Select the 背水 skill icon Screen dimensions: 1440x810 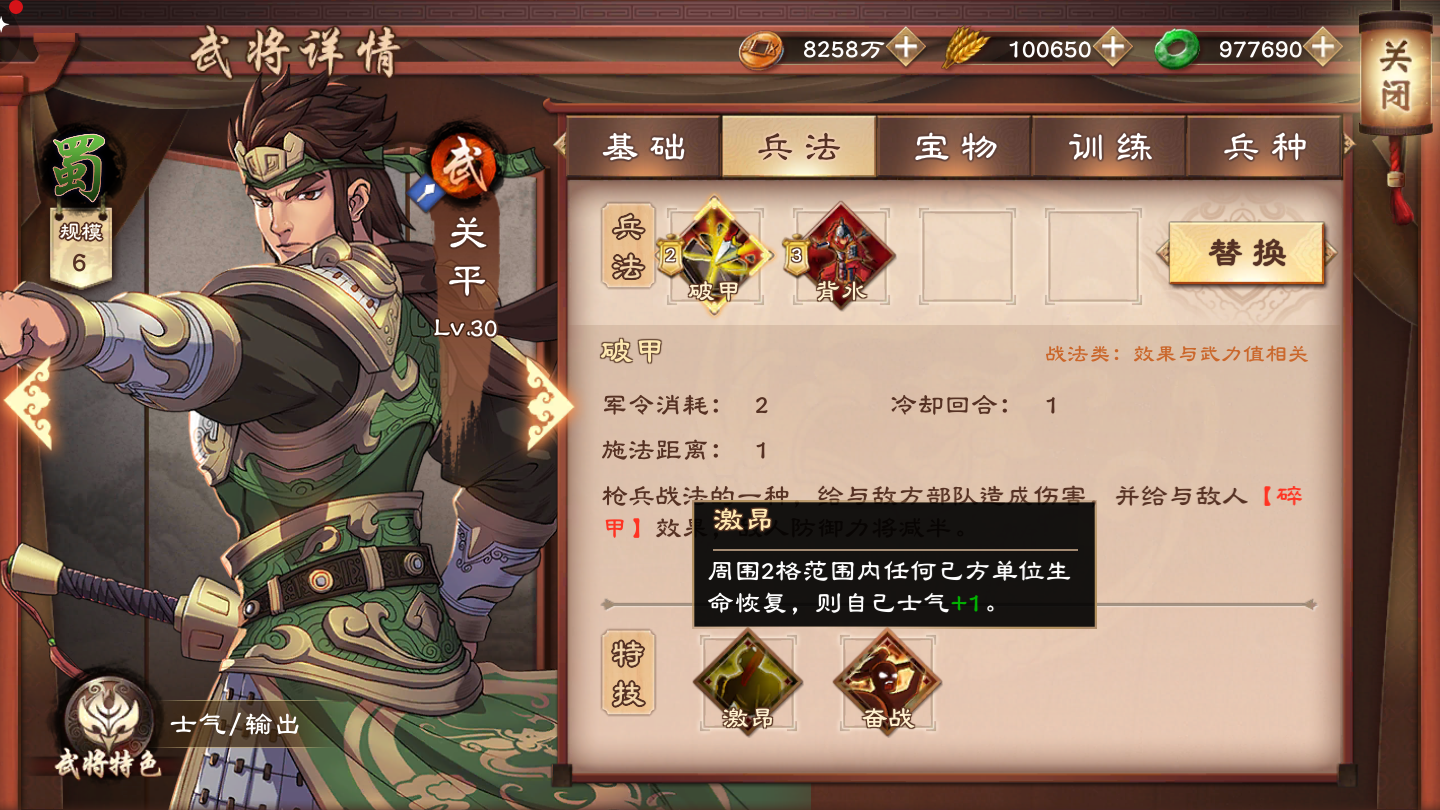[841, 255]
